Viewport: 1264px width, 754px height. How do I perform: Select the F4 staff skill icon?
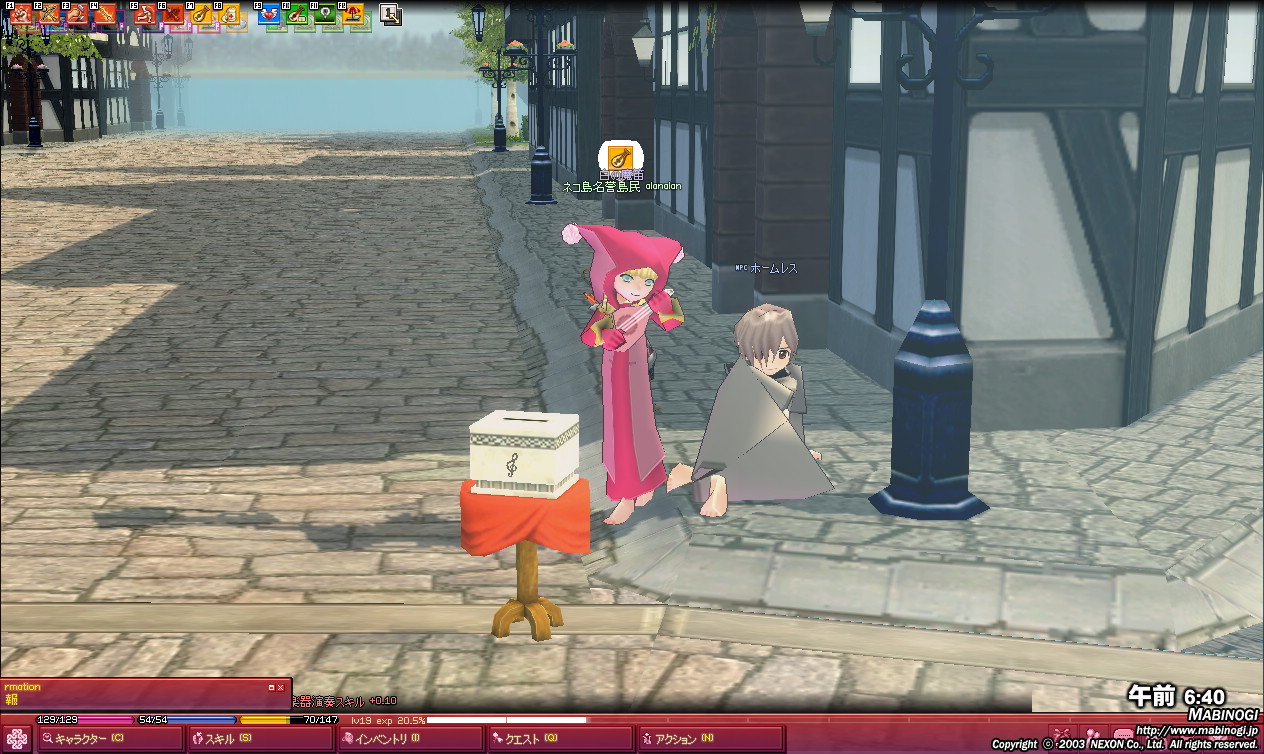tap(105, 14)
